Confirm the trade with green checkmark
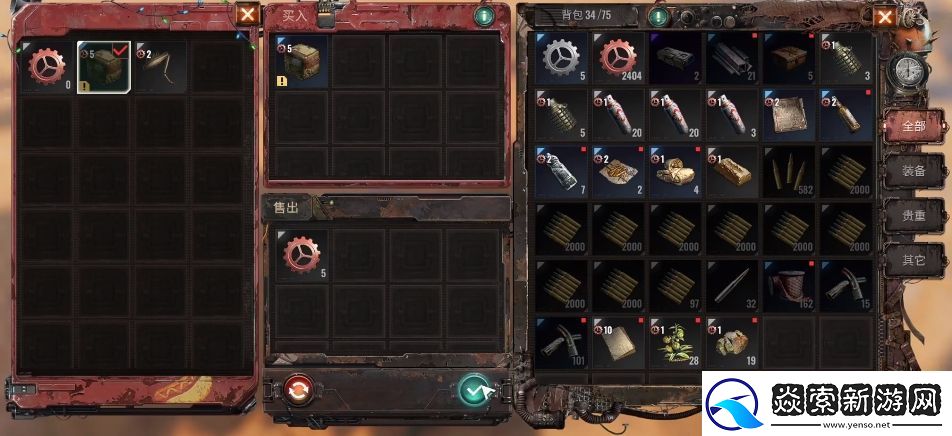 tap(474, 389)
